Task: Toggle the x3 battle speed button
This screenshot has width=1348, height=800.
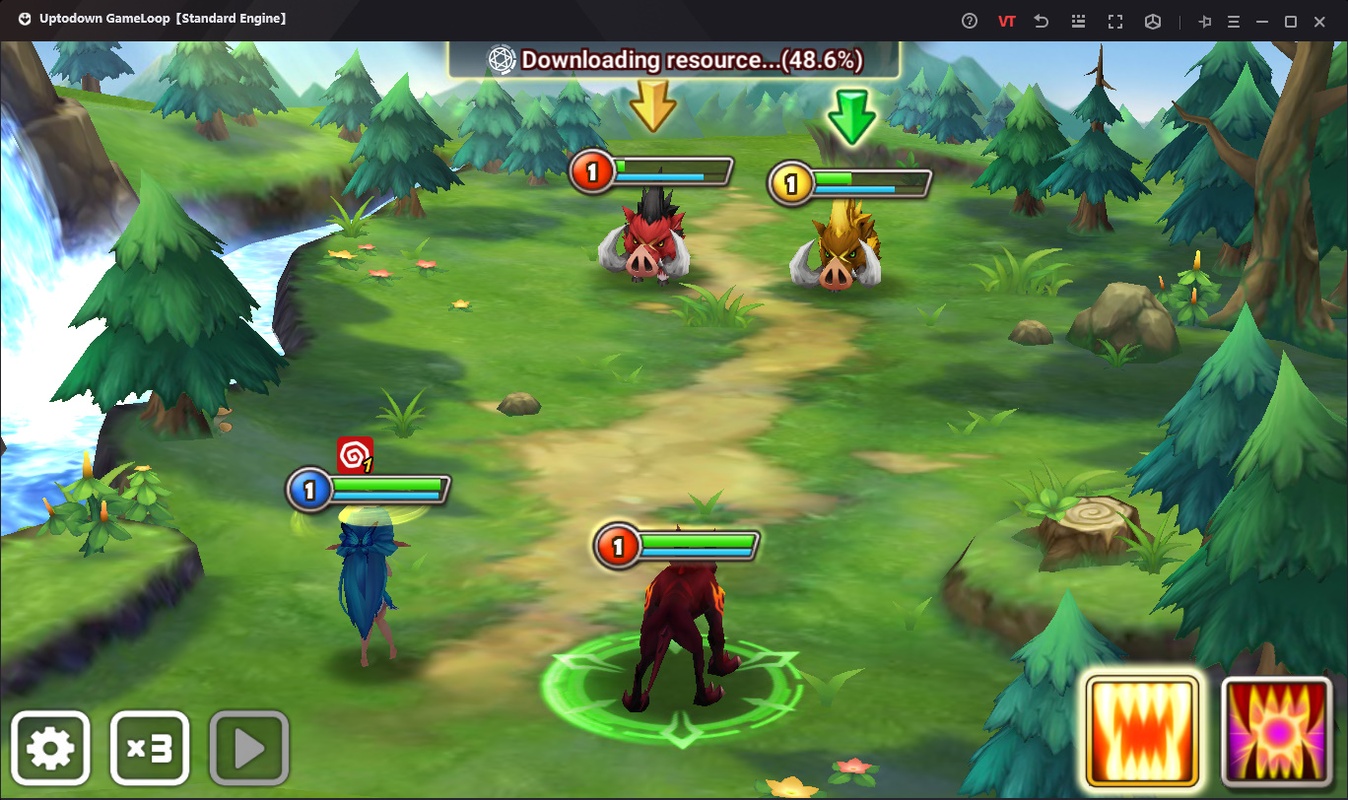Action: pos(149,748)
